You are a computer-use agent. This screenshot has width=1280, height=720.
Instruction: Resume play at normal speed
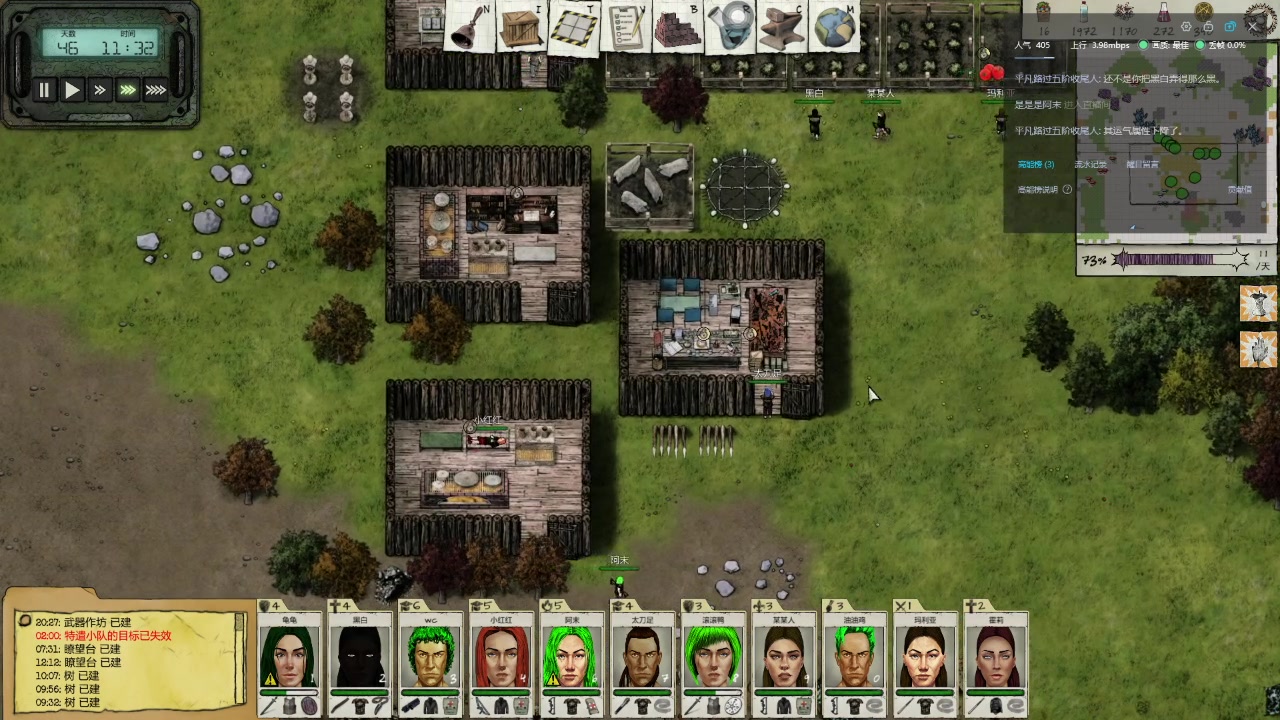pyautogui.click(x=72, y=90)
